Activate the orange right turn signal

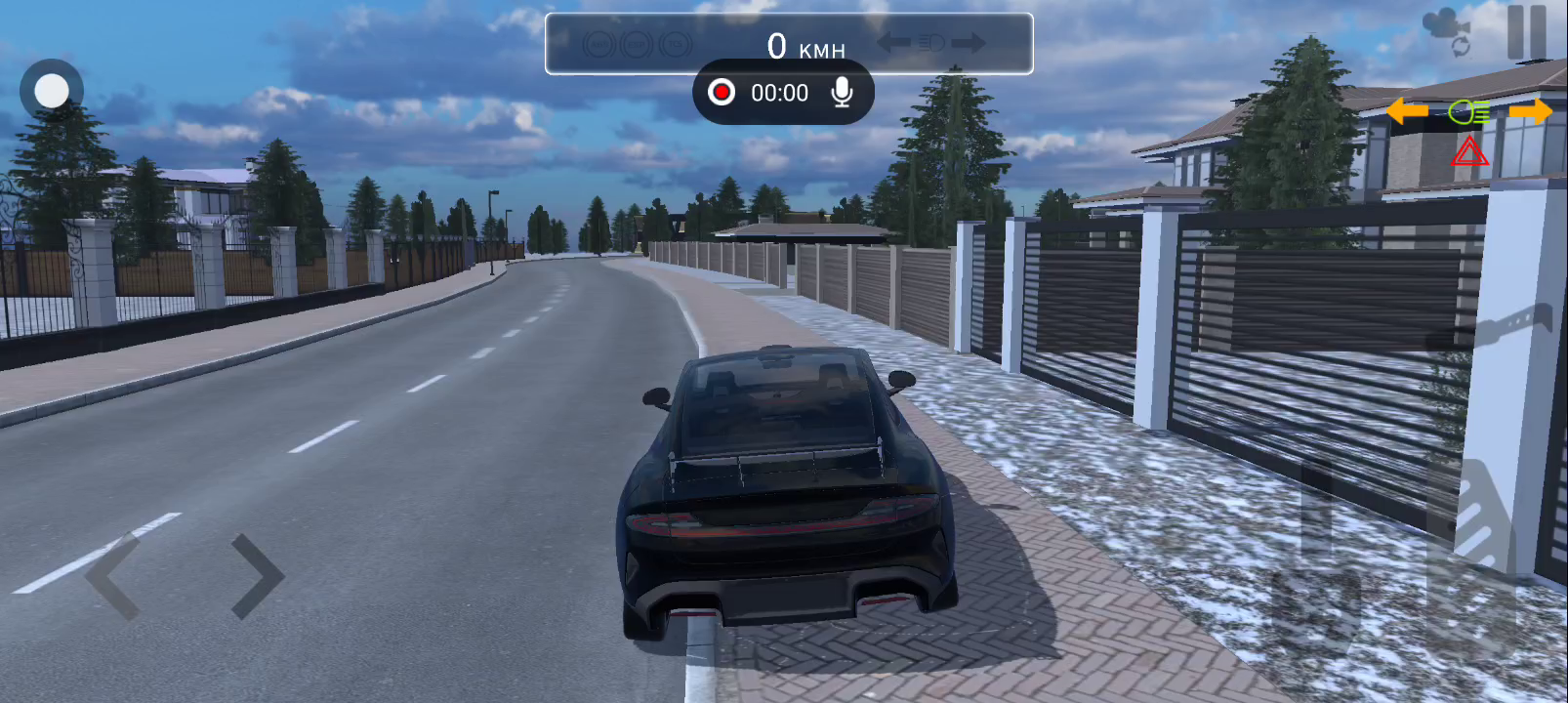[x=1530, y=111]
